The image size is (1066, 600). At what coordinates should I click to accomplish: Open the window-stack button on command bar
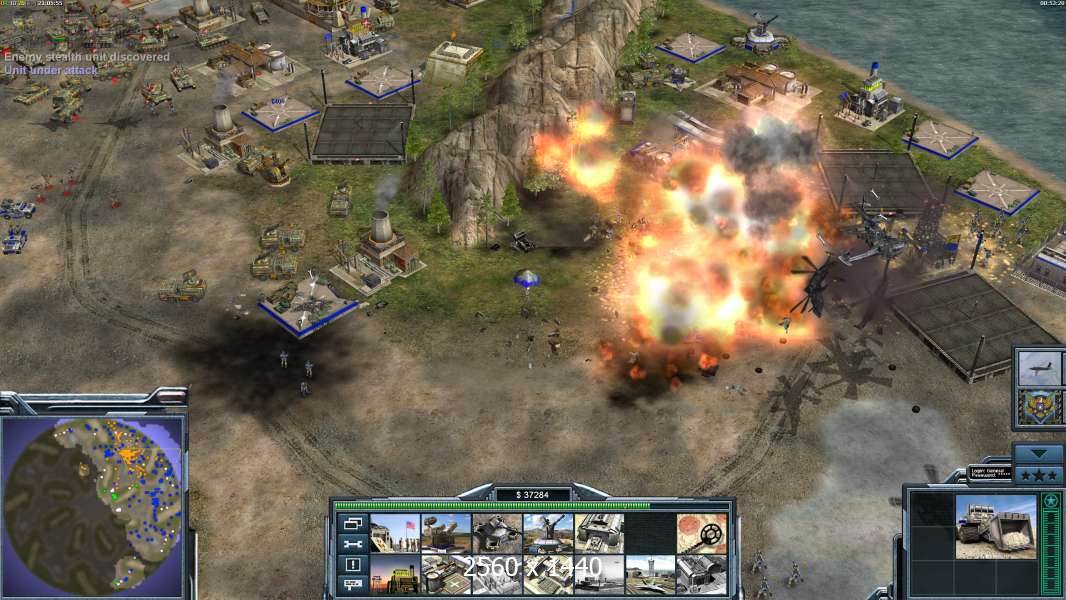[351, 523]
